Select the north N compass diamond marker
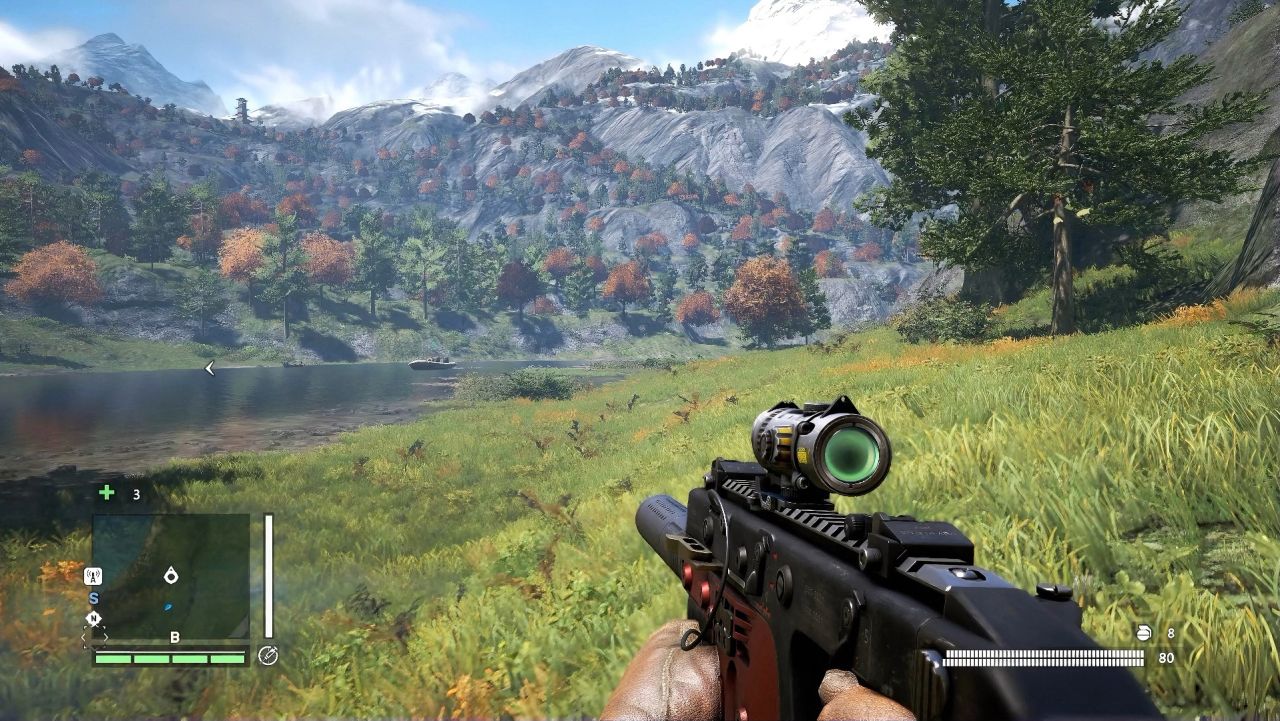The image size is (1280, 721). click(x=93, y=618)
